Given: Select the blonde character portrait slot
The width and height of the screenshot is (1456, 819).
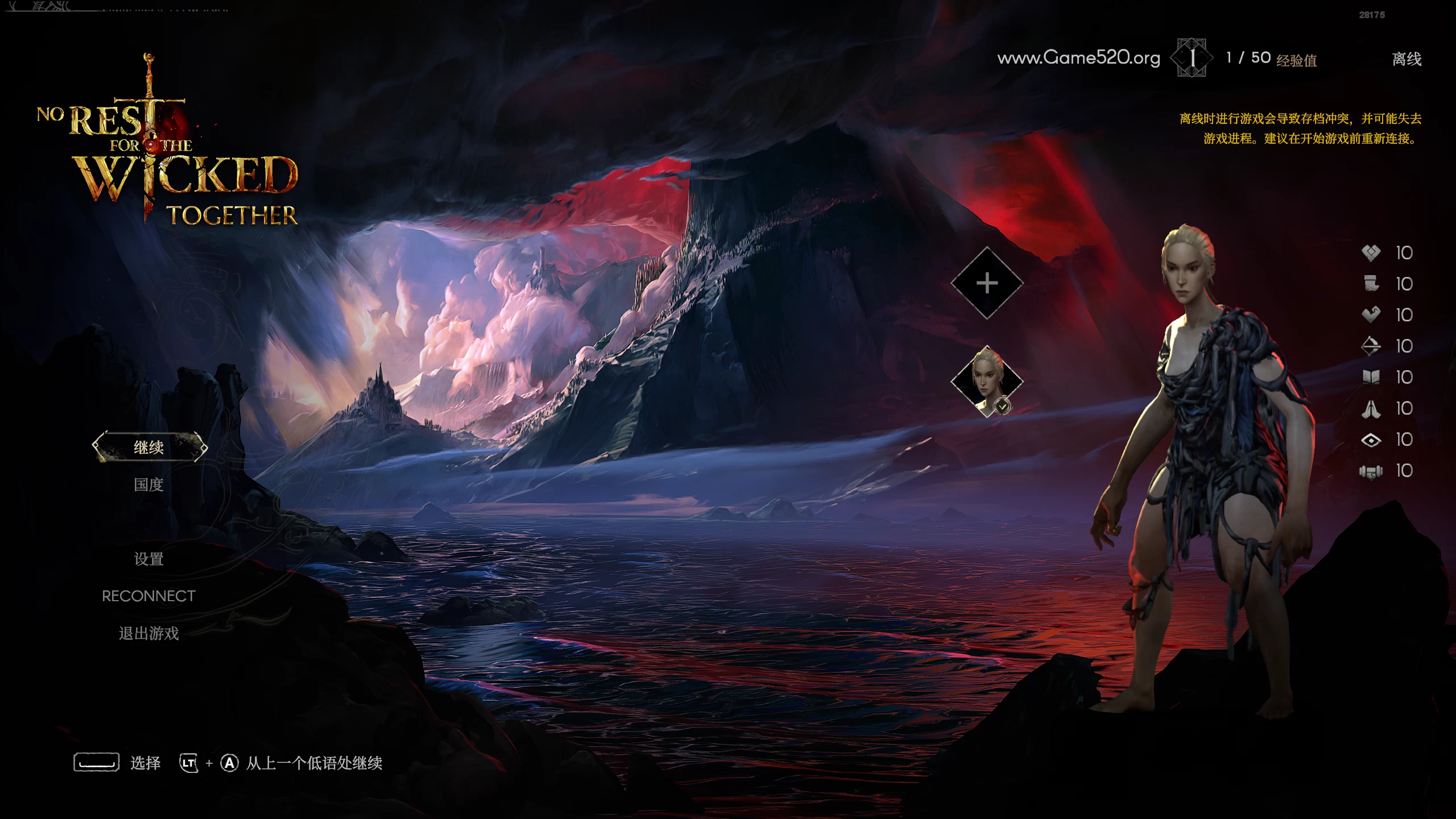Looking at the screenshot, I should click(x=987, y=380).
